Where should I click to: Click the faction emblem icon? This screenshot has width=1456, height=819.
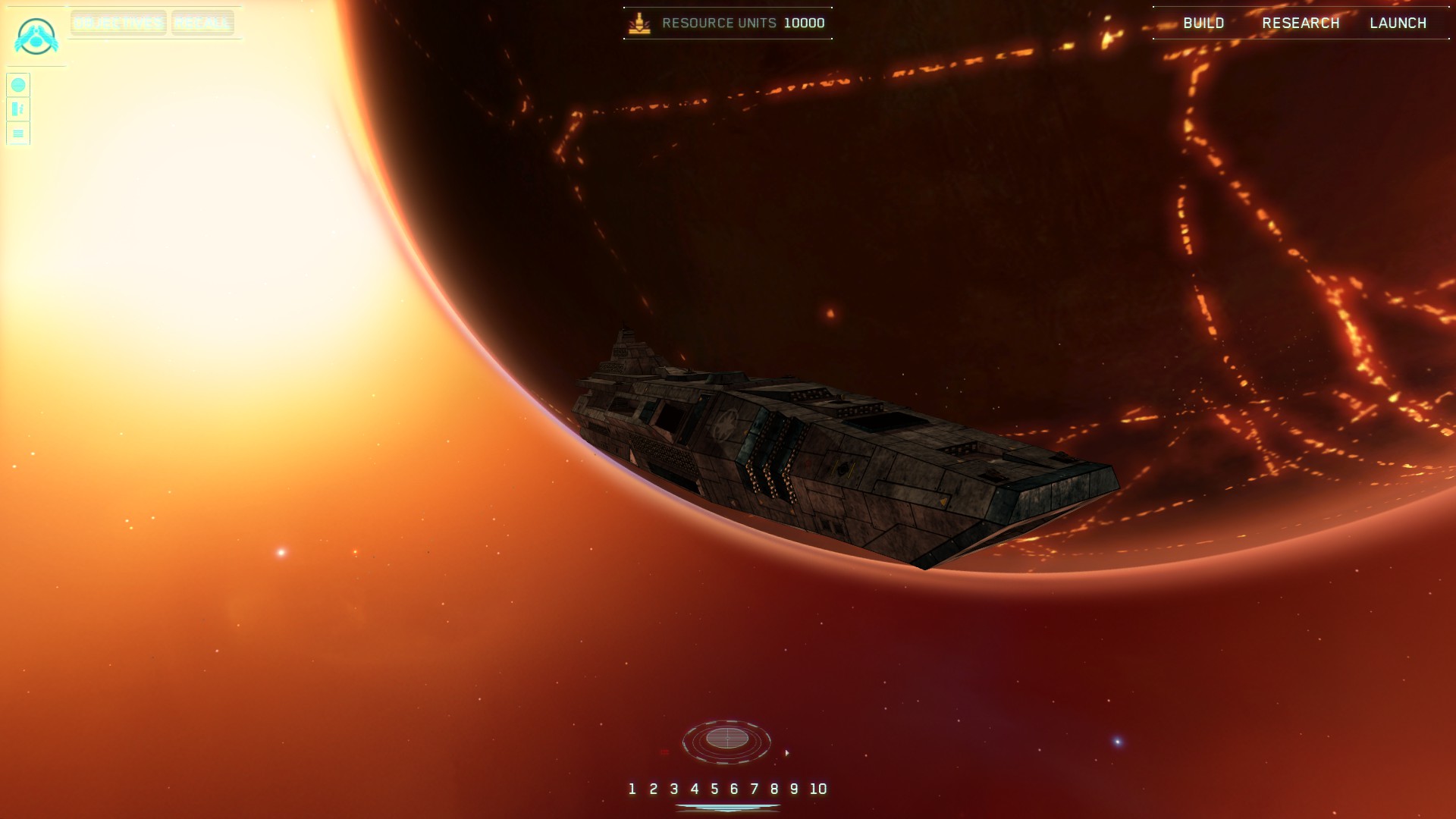36,36
